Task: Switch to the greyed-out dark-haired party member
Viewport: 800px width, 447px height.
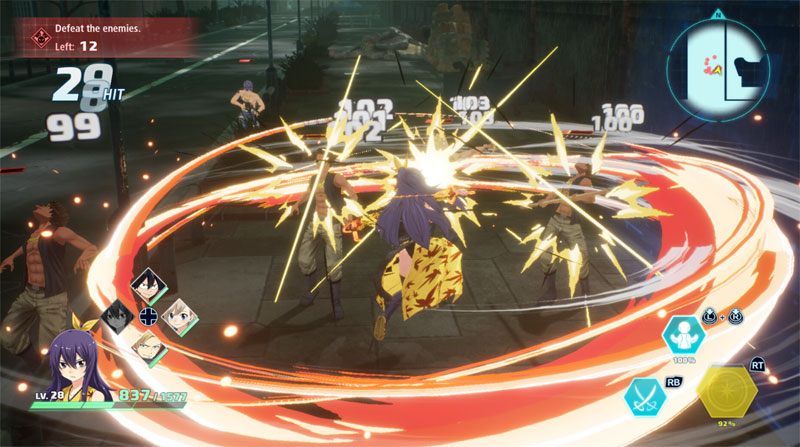Action: pyautogui.click(x=118, y=317)
